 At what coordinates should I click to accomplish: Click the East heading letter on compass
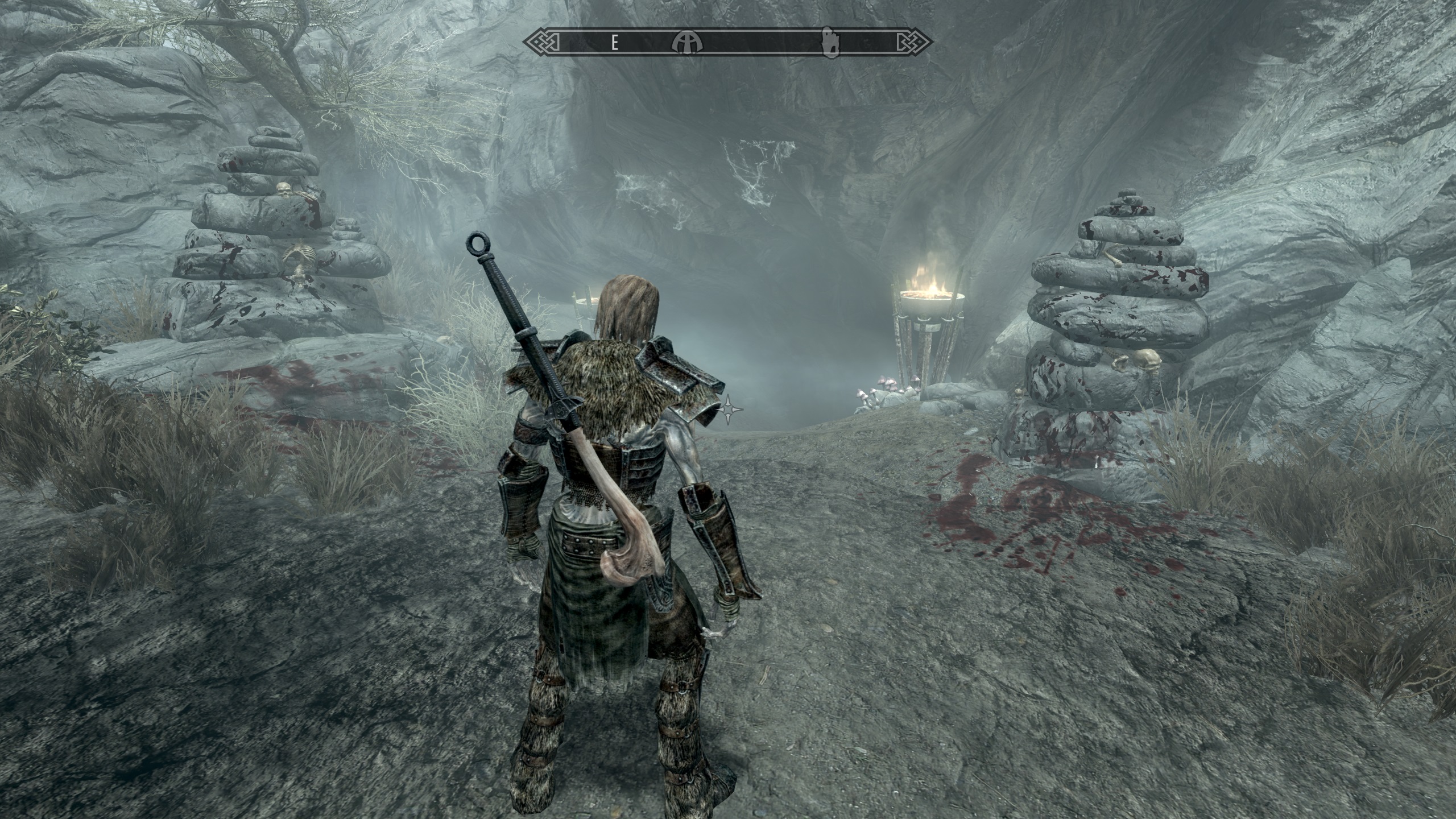coord(615,42)
